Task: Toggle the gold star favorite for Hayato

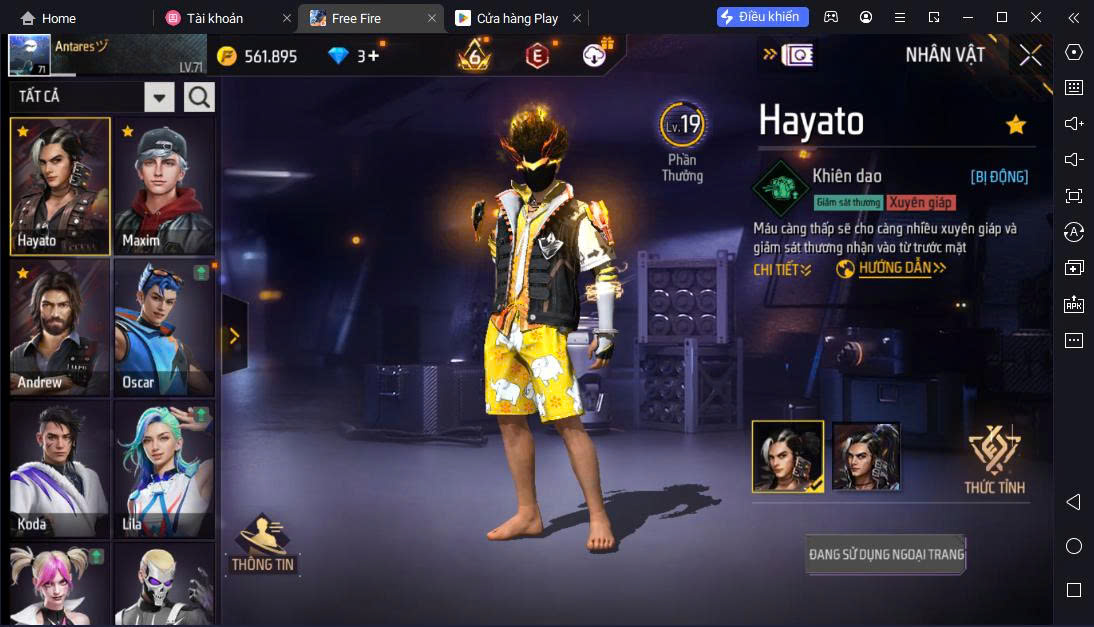Action: (1016, 125)
